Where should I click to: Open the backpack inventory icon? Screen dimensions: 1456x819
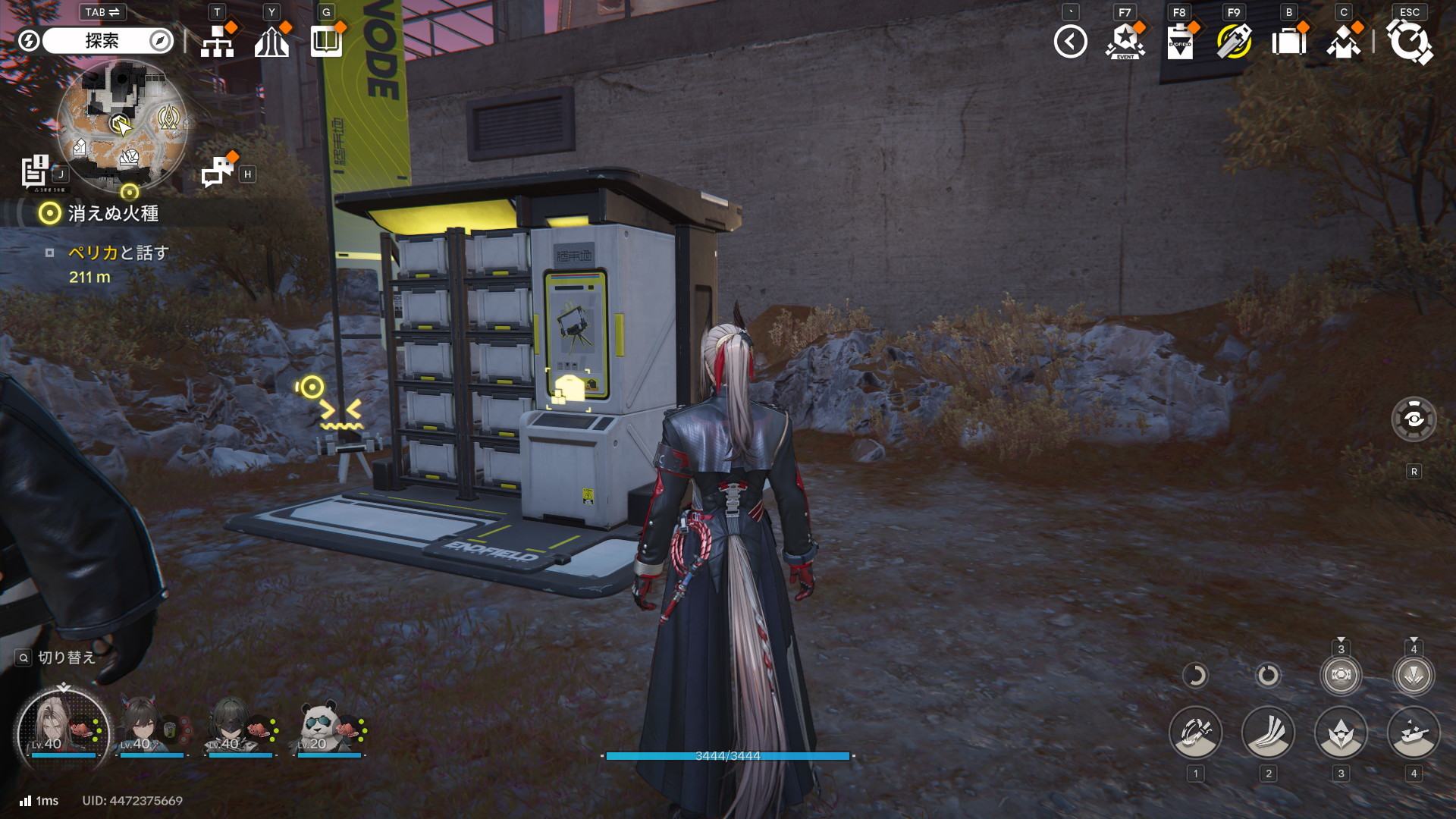1288,42
